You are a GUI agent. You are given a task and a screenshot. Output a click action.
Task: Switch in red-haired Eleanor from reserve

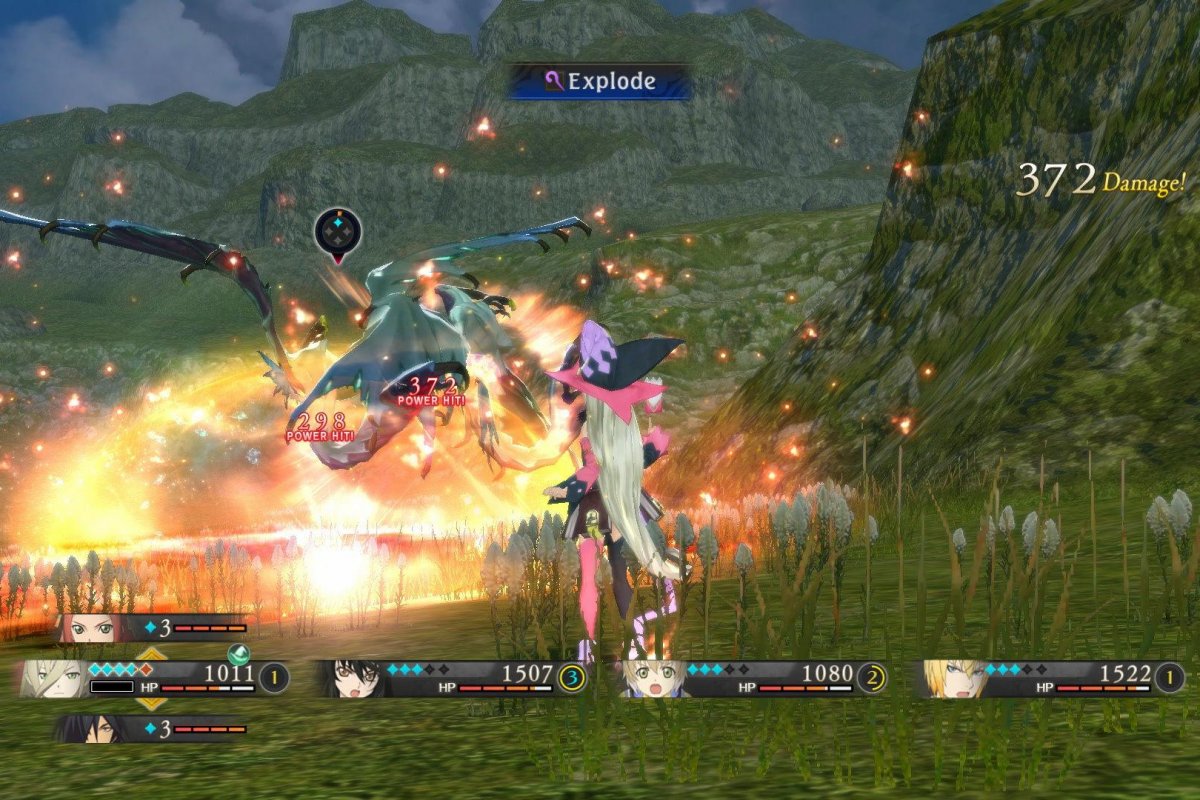click(92, 628)
